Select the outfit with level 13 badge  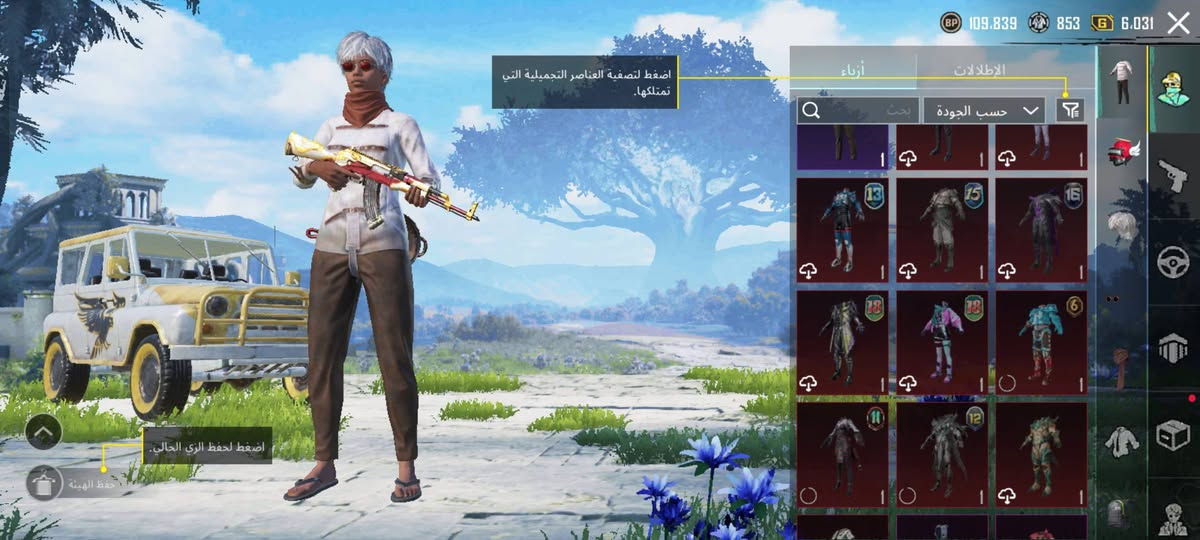(842, 230)
